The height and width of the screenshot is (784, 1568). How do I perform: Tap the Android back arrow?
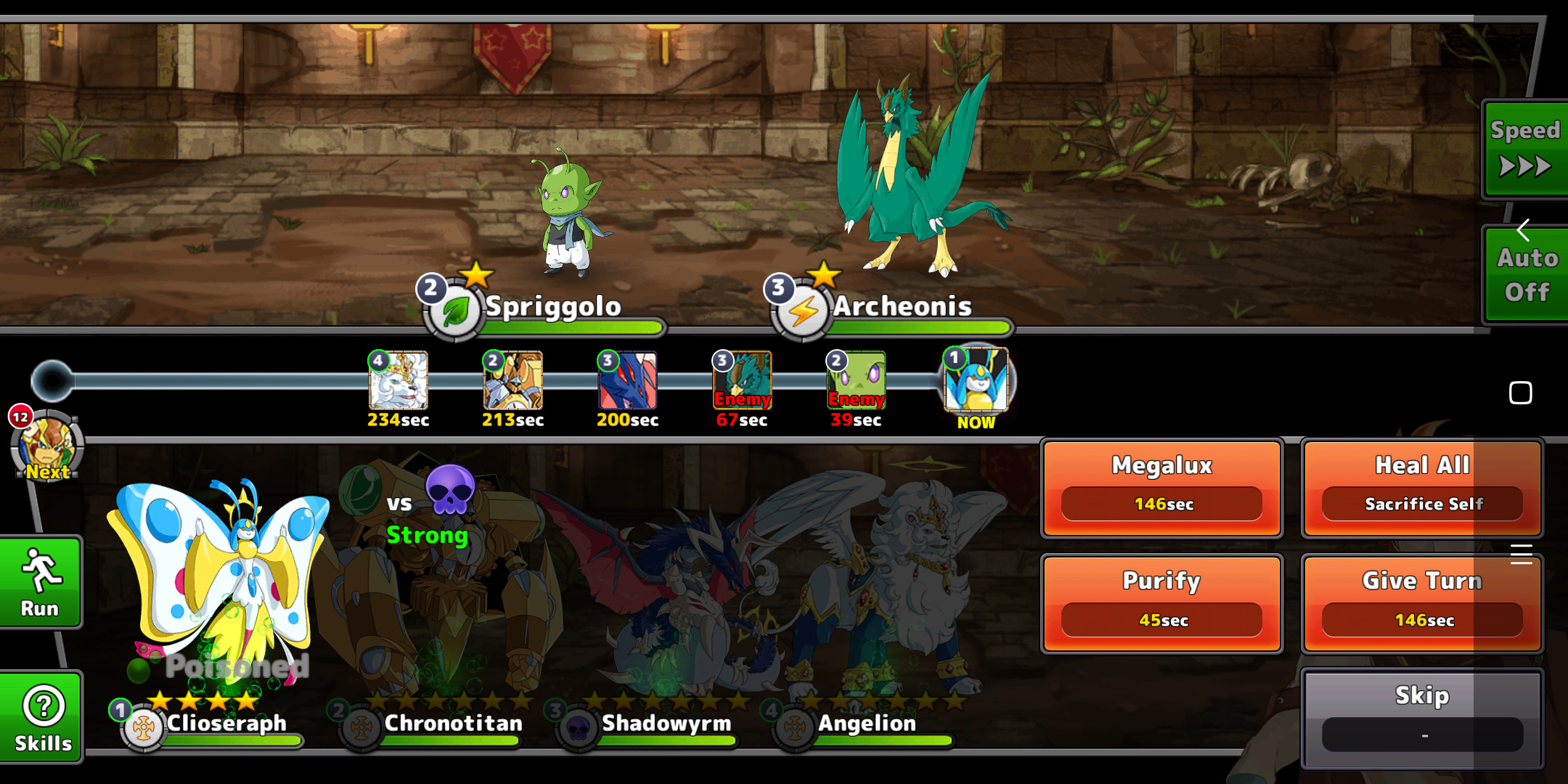(x=1523, y=231)
